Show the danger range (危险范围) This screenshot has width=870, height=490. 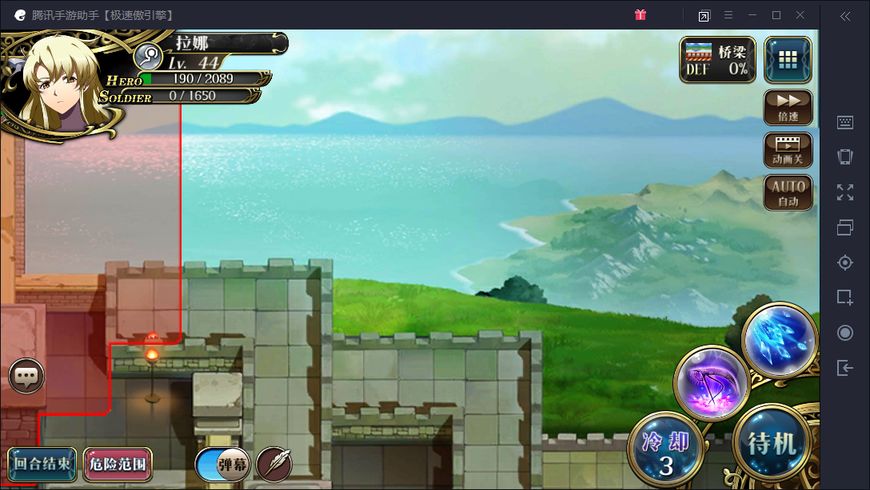[x=118, y=464]
